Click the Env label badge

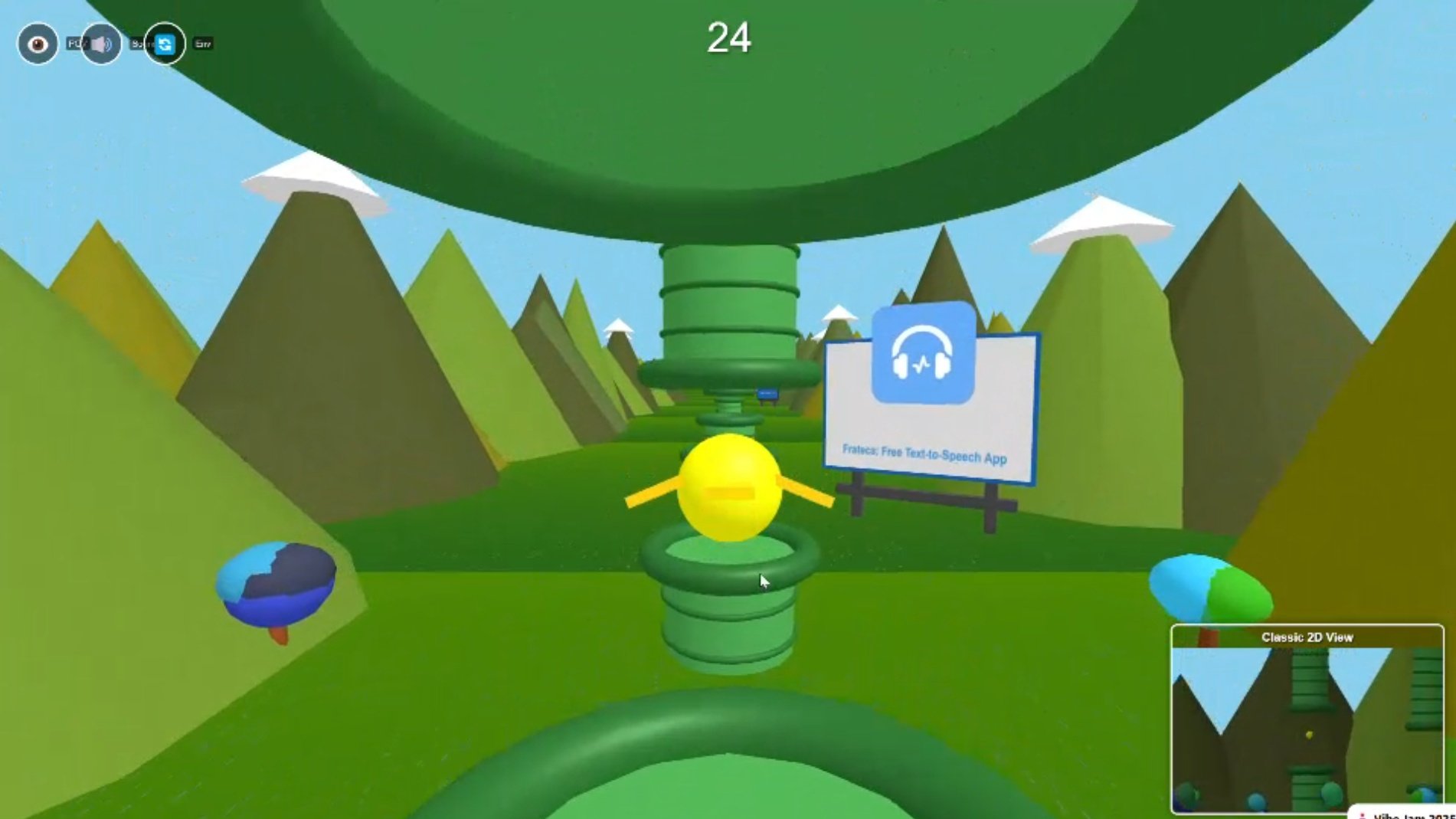[x=202, y=43]
